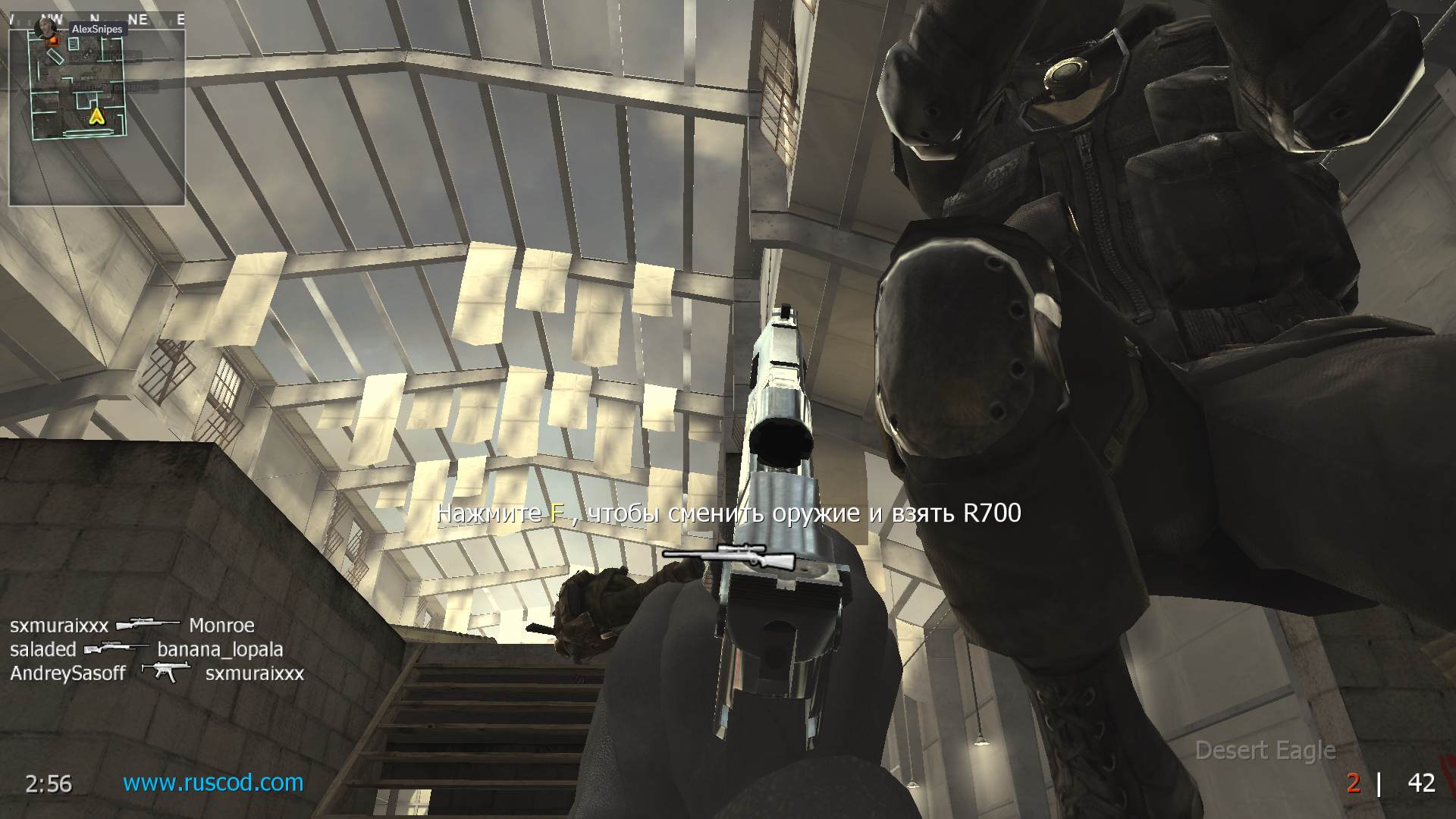This screenshot has width=1456, height=819.
Task: Select the yellow player arrow on the minimap
Action: pyautogui.click(x=96, y=115)
